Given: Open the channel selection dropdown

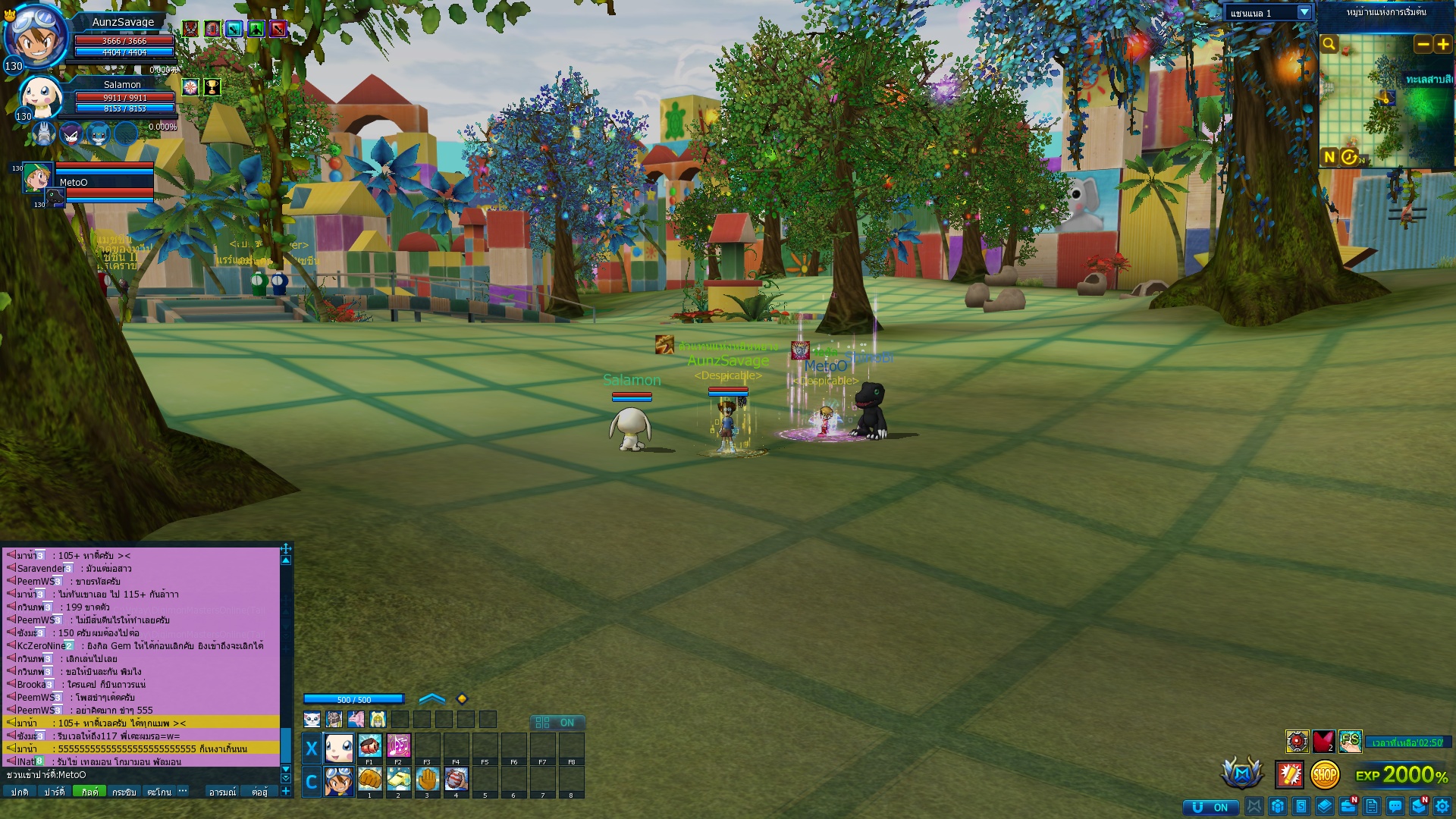Looking at the screenshot, I should [1304, 13].
